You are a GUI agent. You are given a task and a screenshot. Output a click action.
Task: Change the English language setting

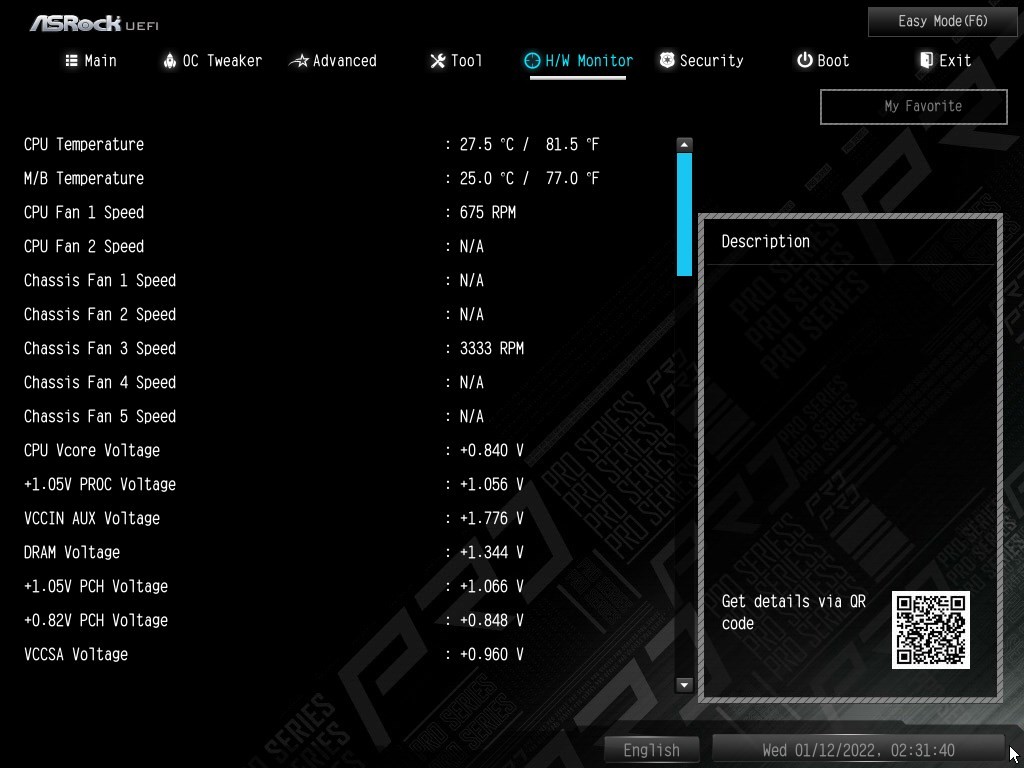[651, 750]
